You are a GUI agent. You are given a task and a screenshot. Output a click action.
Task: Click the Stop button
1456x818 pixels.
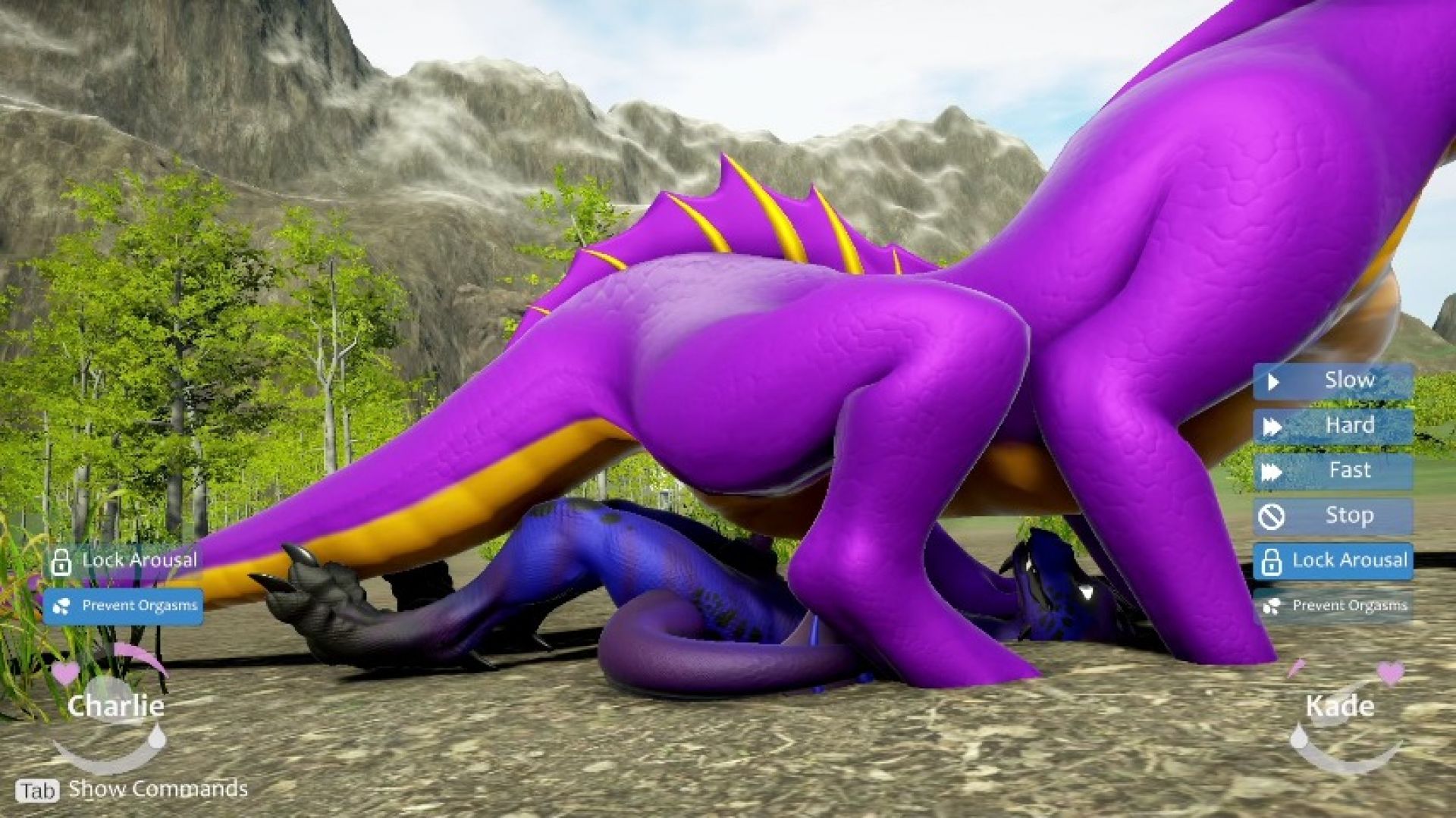(x=1332, y=516)
